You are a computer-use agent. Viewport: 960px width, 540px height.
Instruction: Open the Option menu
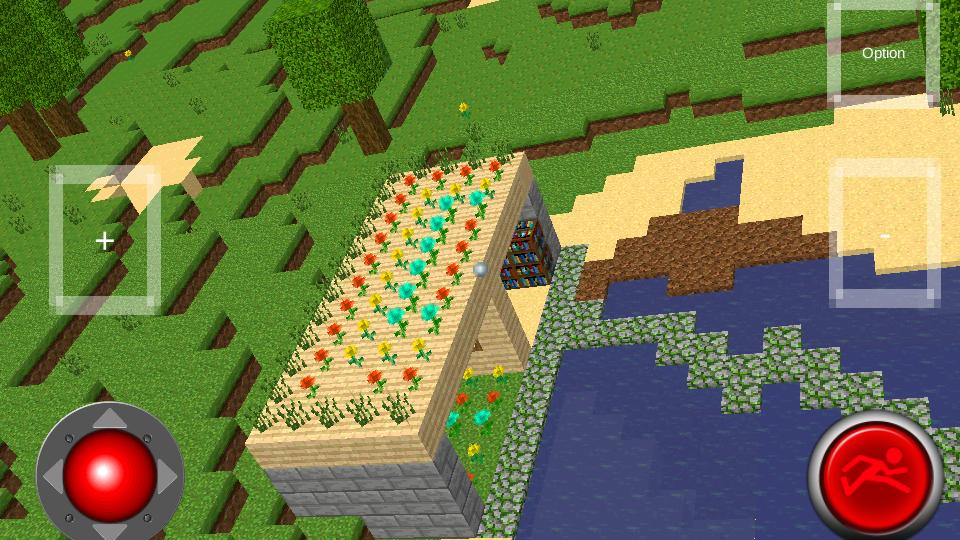[x=883, y=53]
